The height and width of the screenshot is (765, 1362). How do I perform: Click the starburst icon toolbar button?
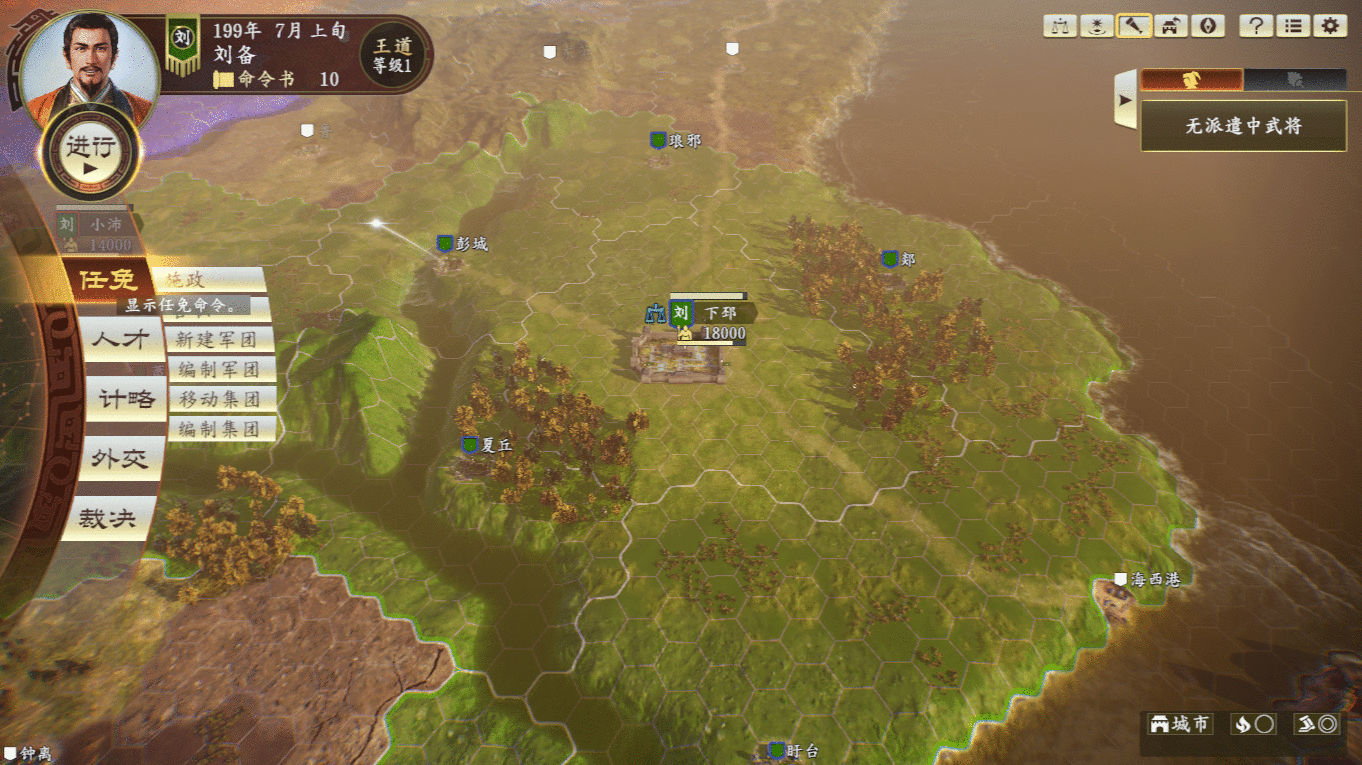tap(1097, 26)
